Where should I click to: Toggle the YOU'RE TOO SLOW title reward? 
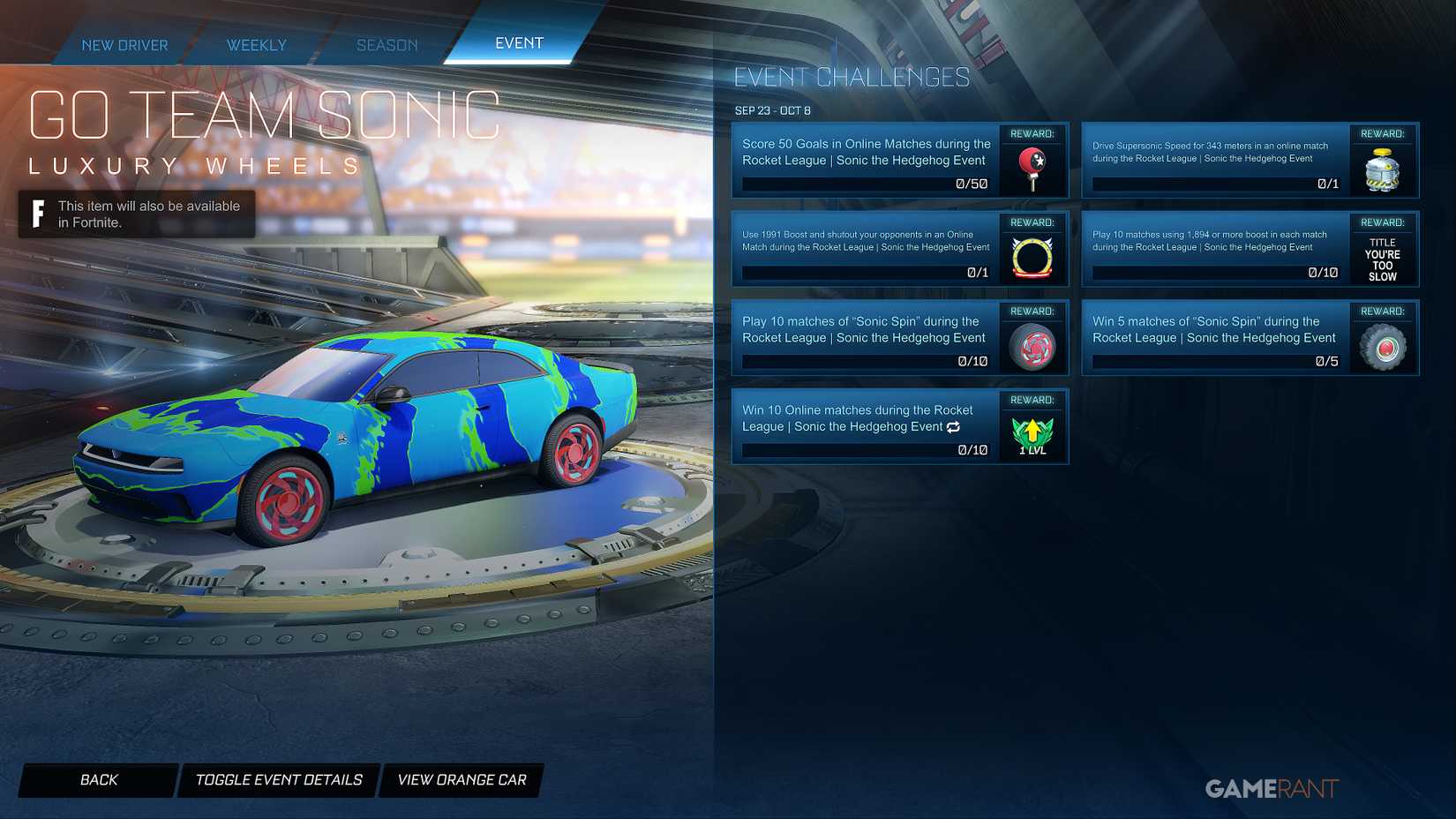click(1383, 259)
